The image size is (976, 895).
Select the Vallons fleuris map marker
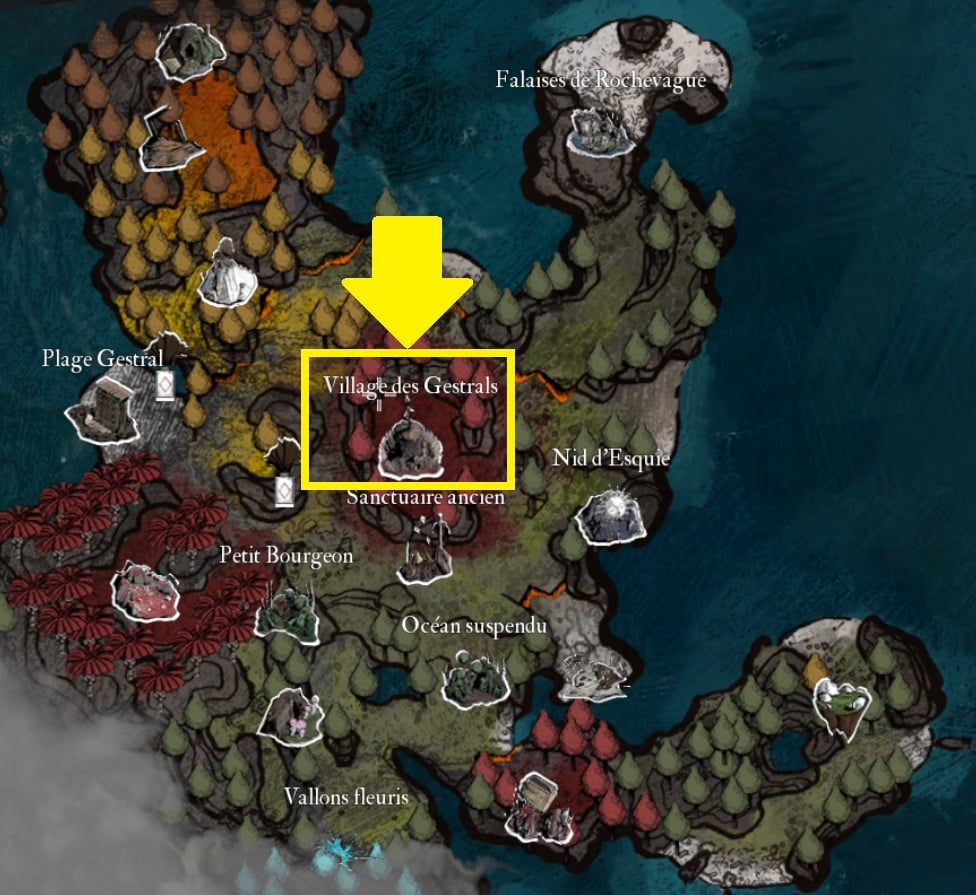290,713
